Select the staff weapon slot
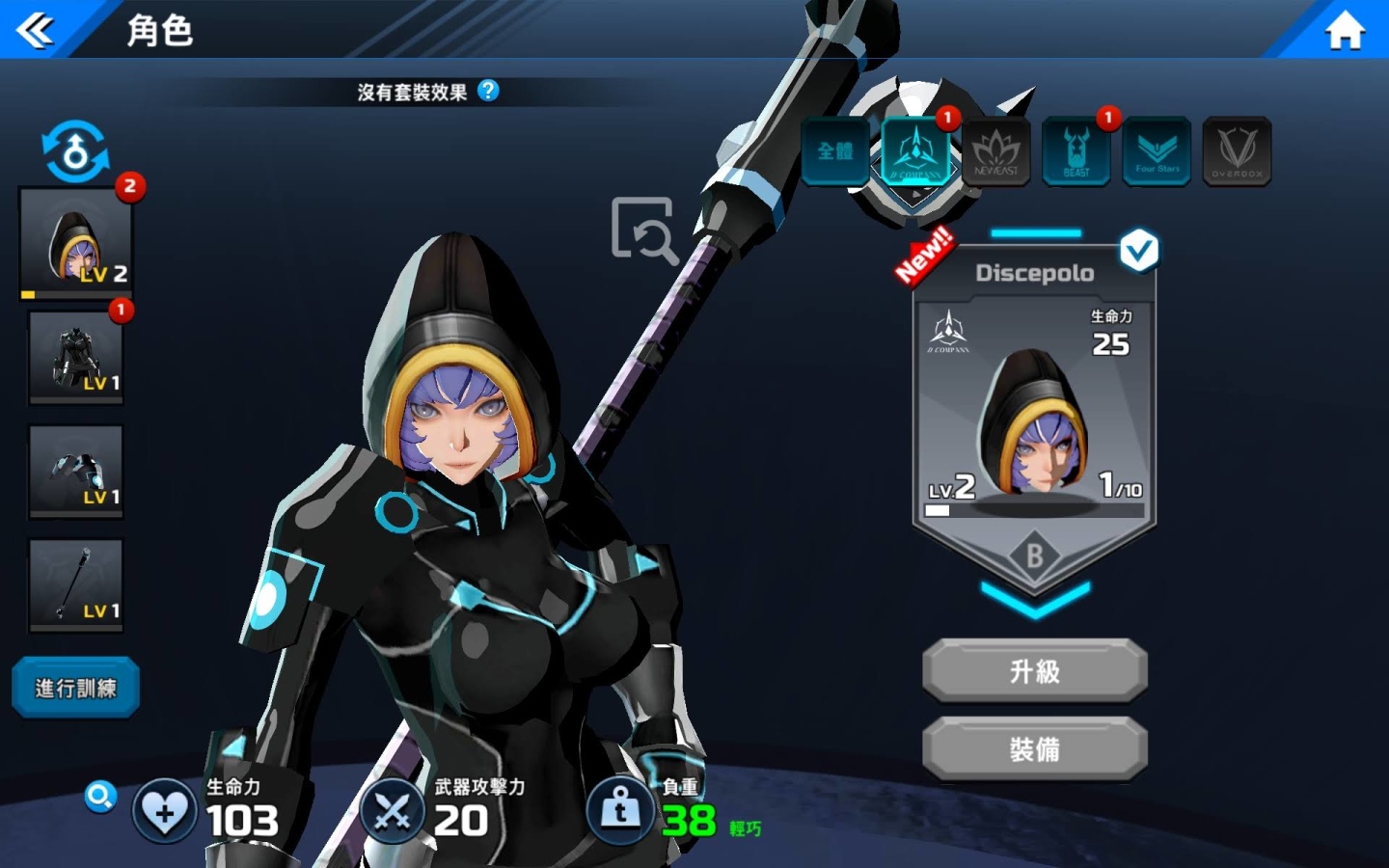Image resolution: width=1389 pixels, height=868 pixels. tap(76, 585)
